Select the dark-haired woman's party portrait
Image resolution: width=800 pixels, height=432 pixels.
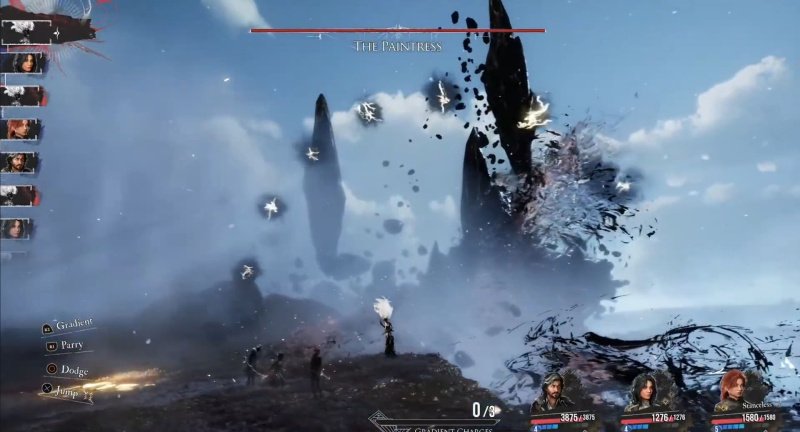(x=644, y=392)
